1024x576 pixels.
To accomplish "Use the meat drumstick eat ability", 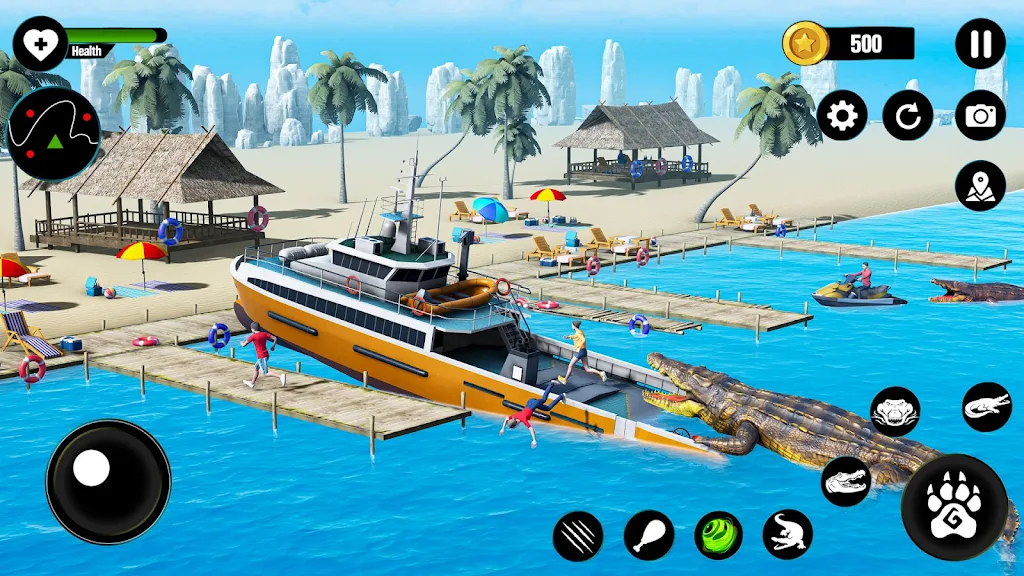I will coord(649,535).
